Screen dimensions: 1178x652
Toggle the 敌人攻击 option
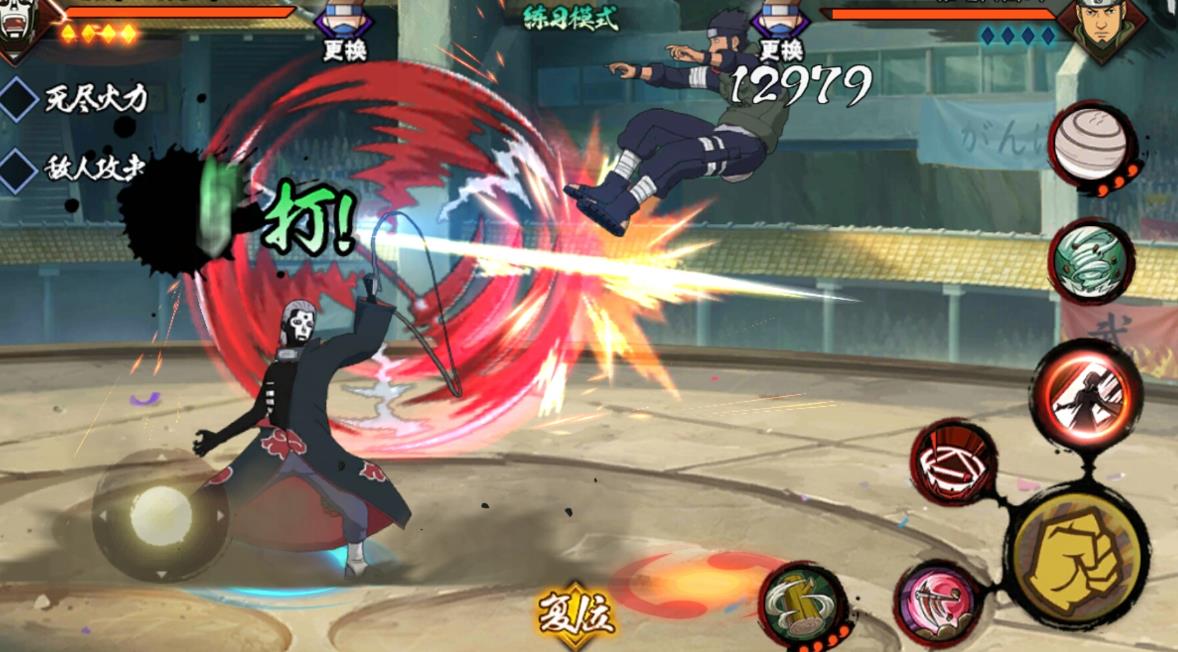click(20, 168)
